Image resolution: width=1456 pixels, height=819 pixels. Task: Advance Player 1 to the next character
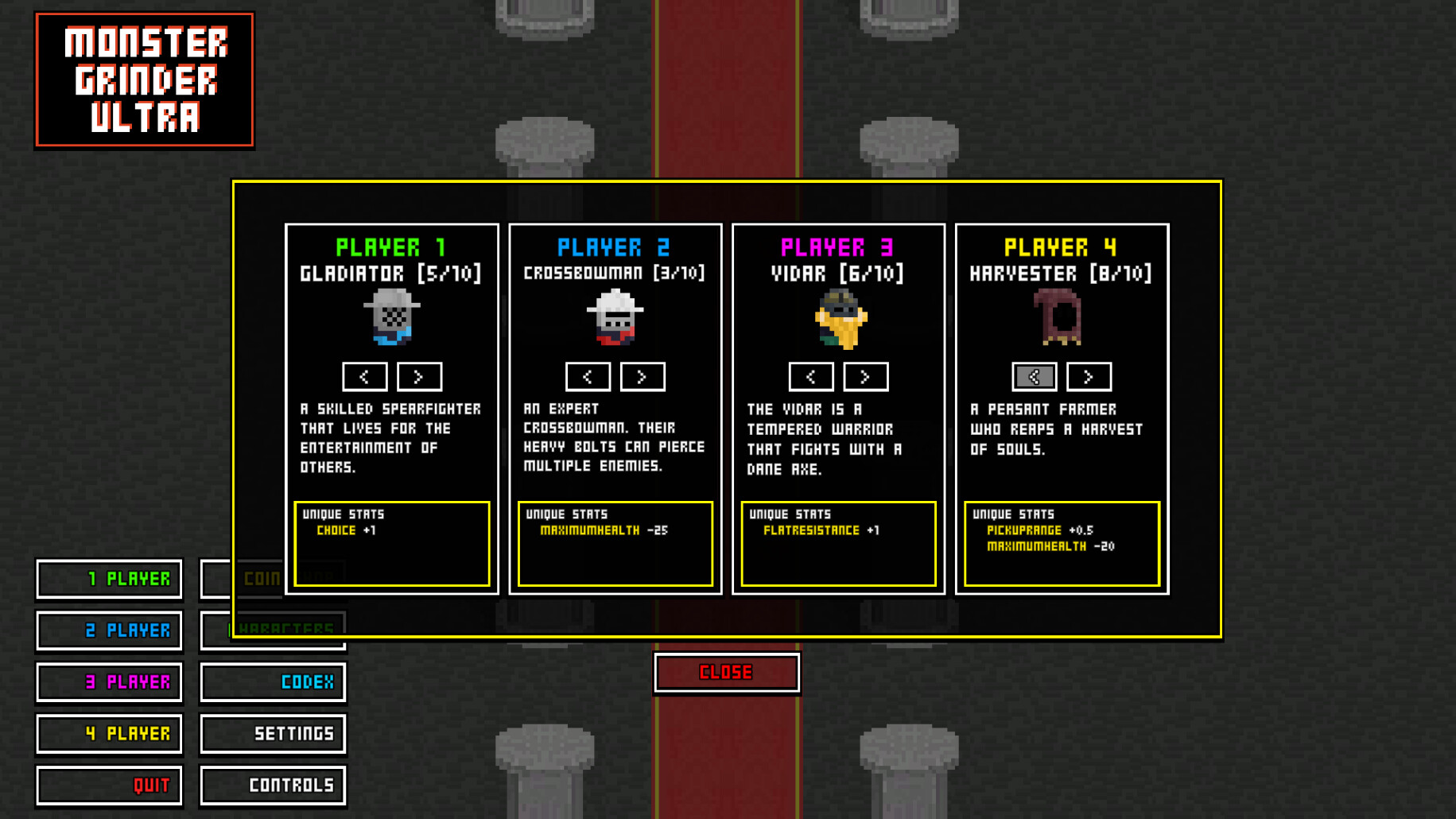pyautogui.click(x=419, y=377)
